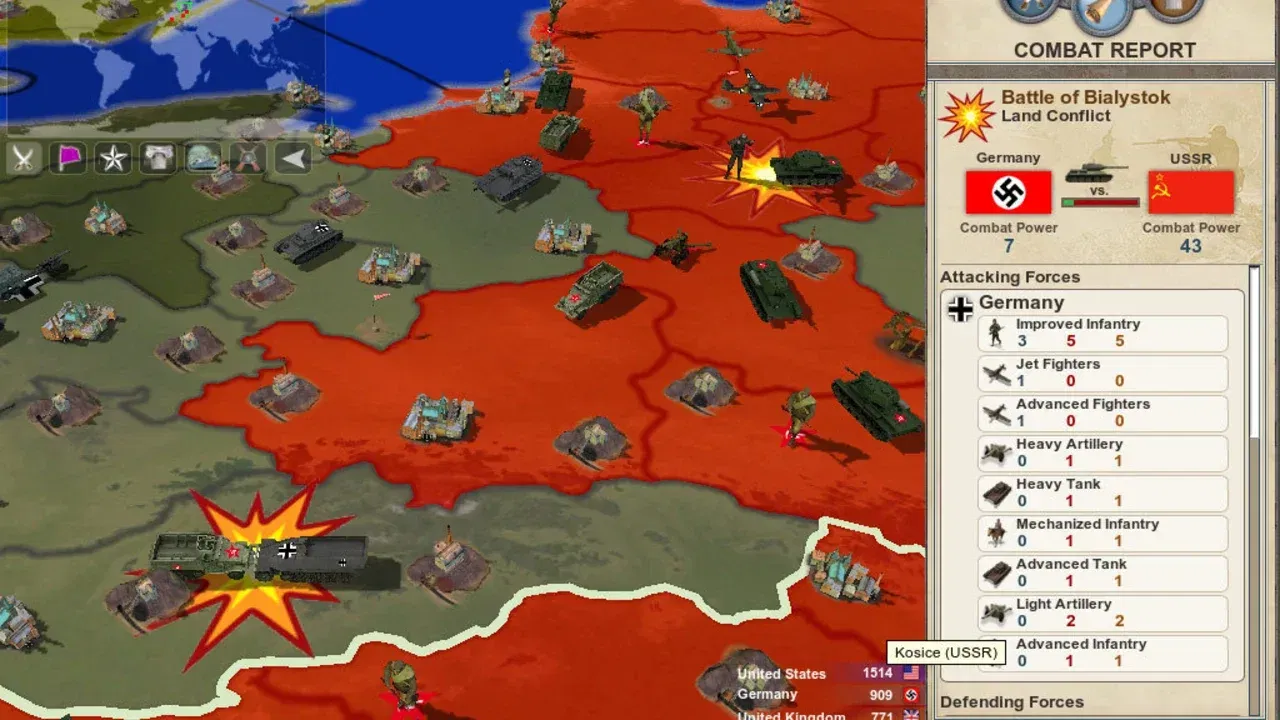
Task: Click the USSR flag in the combat report
Action: pyautogui.click(x=1191, y=192)
